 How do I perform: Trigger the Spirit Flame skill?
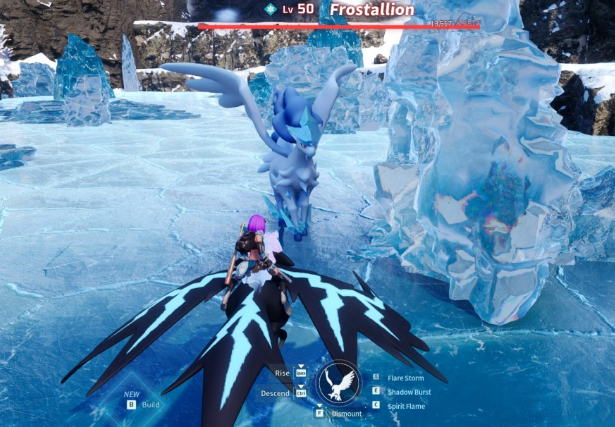[406, 405]
